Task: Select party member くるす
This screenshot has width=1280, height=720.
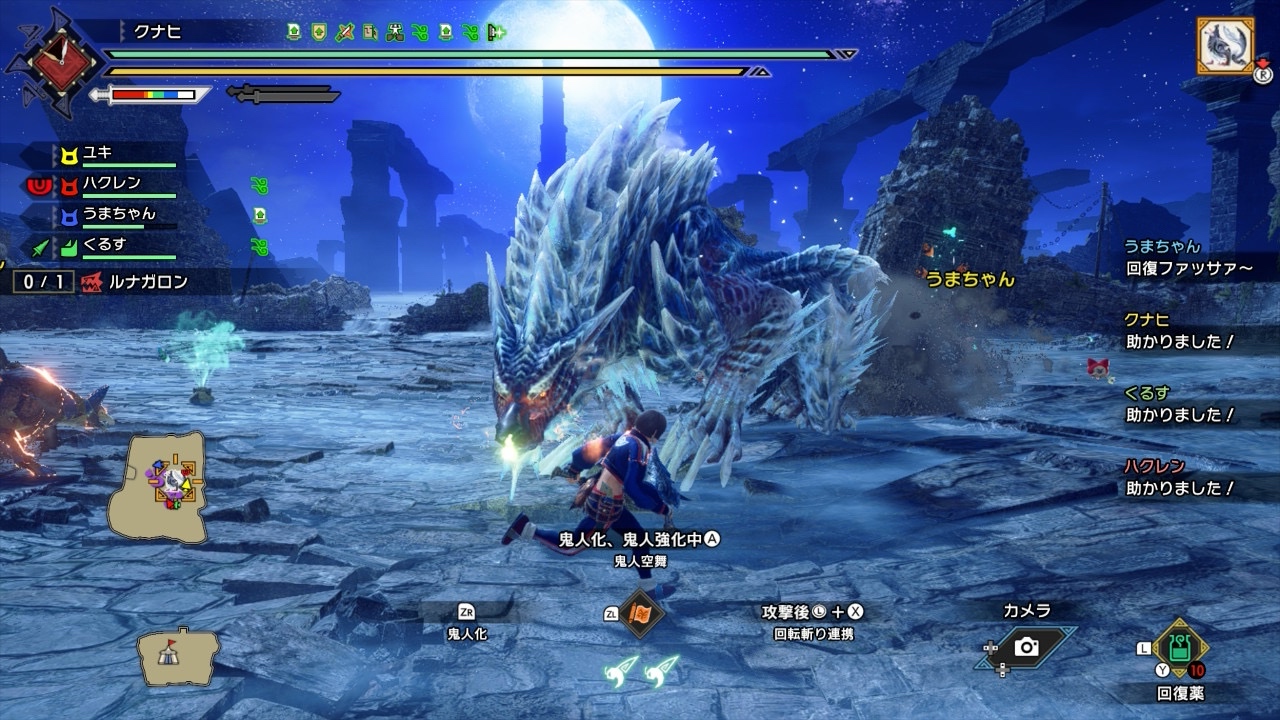Action: 103,244
